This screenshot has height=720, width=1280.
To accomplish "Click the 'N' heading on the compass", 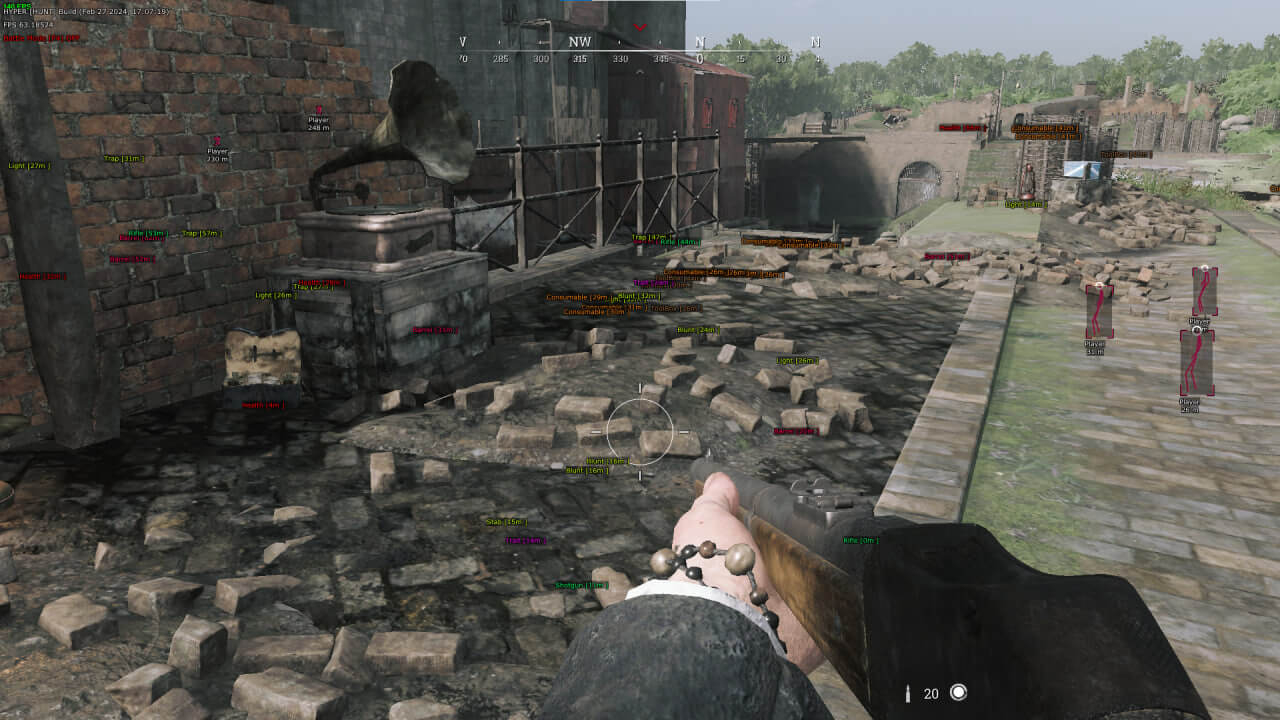I will coord(701,43).
